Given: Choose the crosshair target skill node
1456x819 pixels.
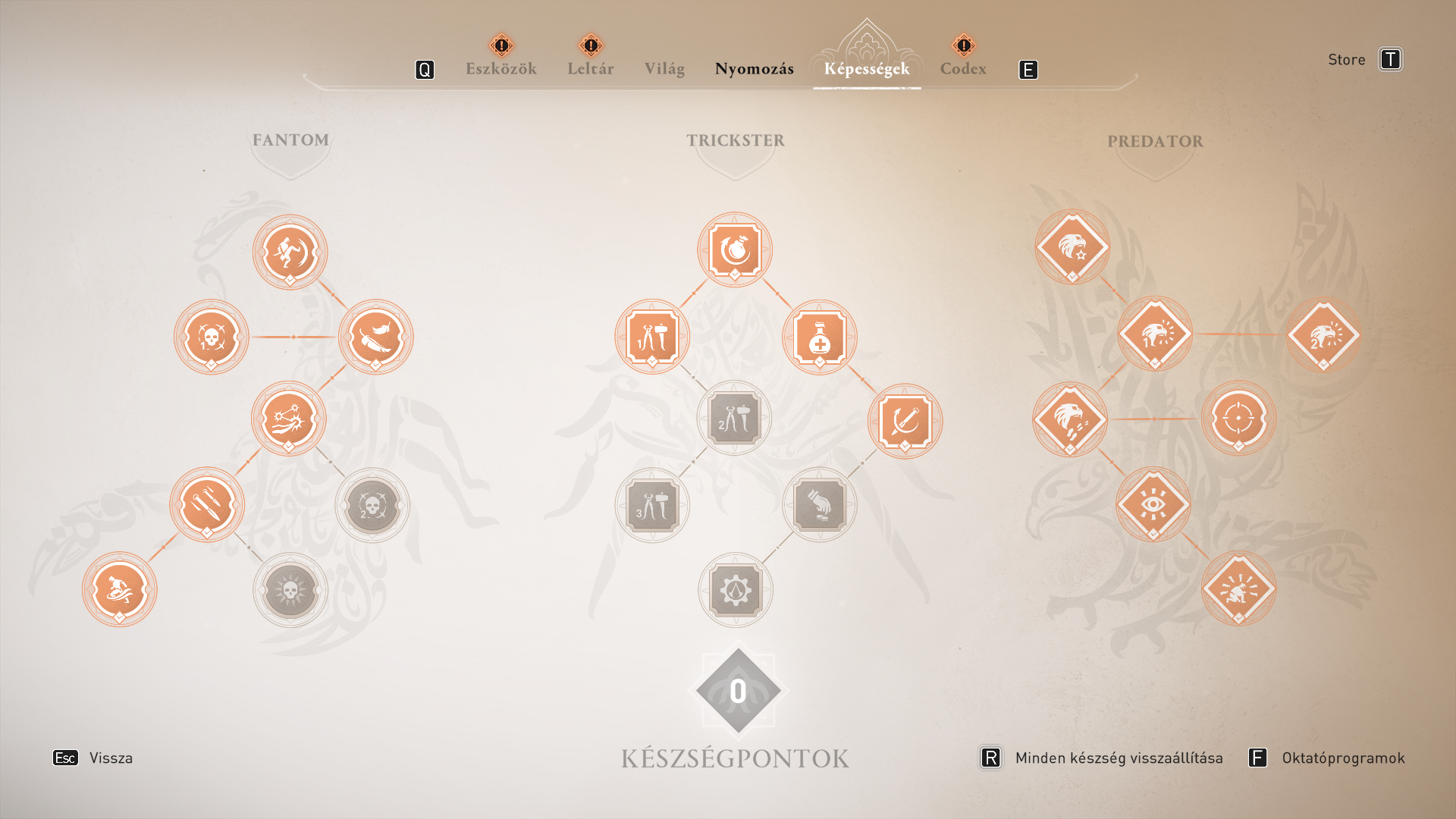Looking at the screenshot, I should 1238,419.
